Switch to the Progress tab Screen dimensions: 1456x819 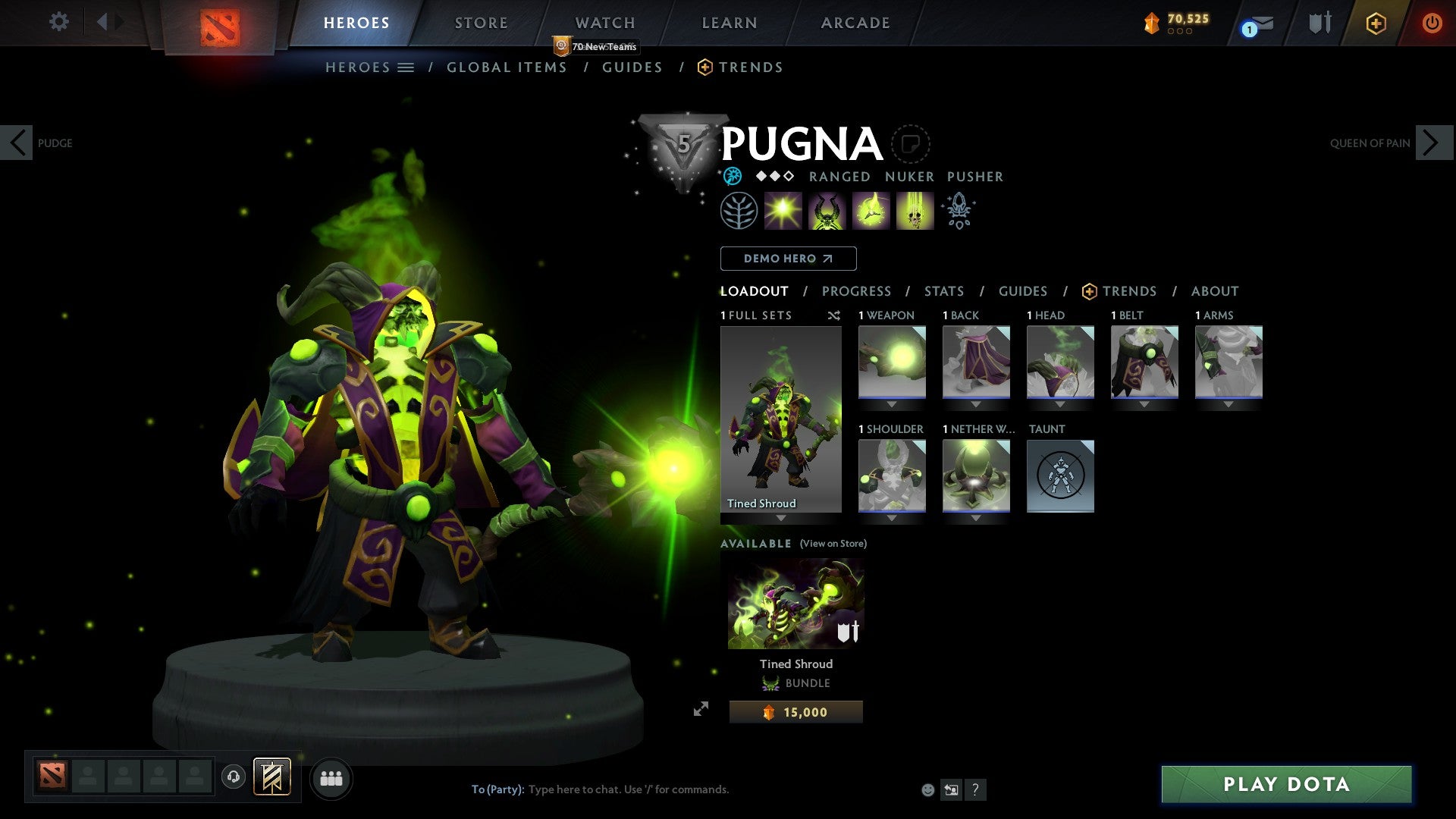[x=856, y=290]
